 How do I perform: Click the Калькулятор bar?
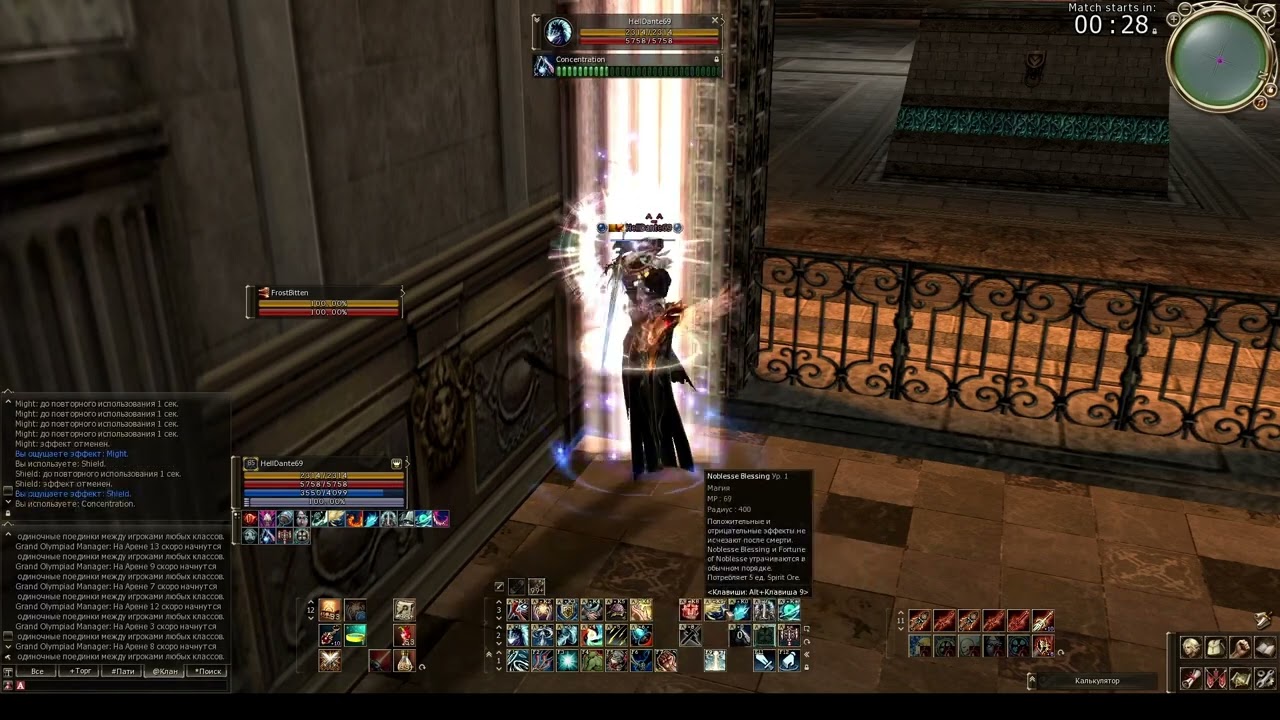coord(1097,681)
